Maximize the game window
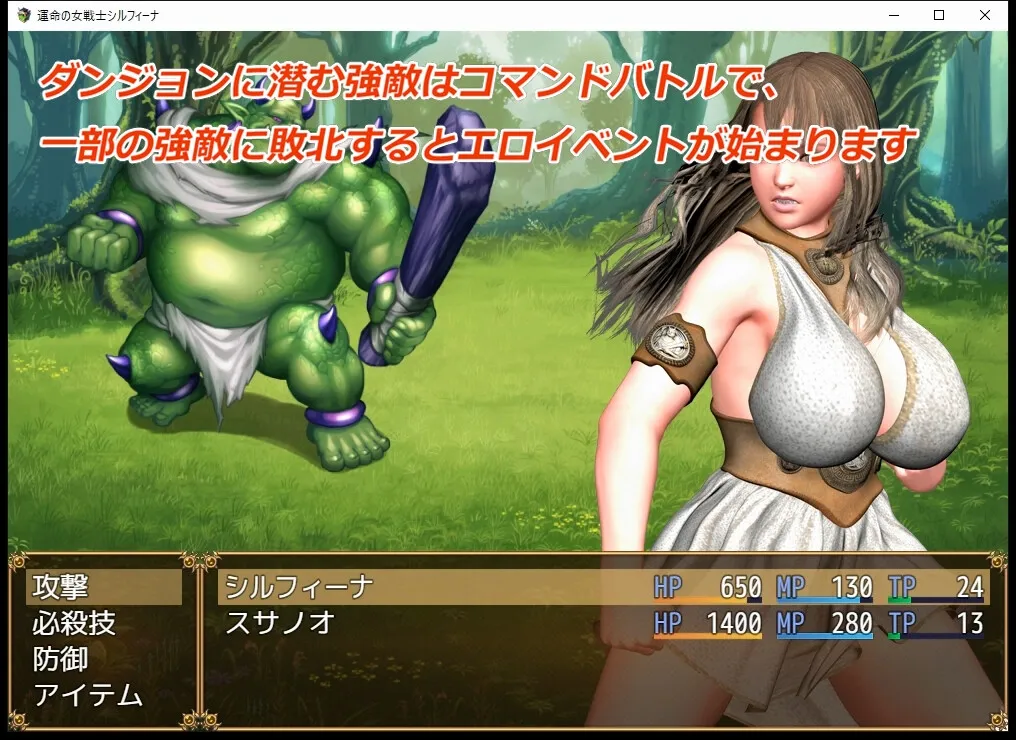The width and height of the screenshot is (1016, 740). 938,15
